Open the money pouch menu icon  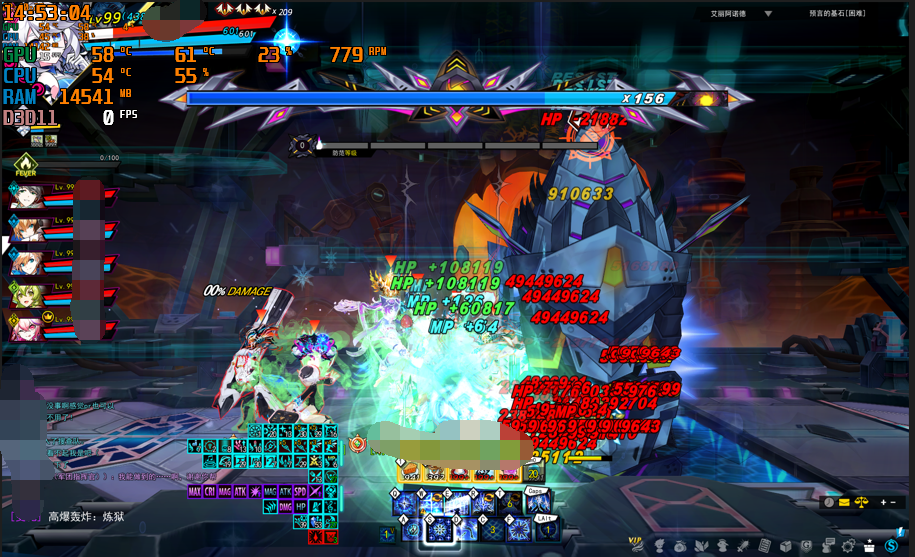(679, 545)
